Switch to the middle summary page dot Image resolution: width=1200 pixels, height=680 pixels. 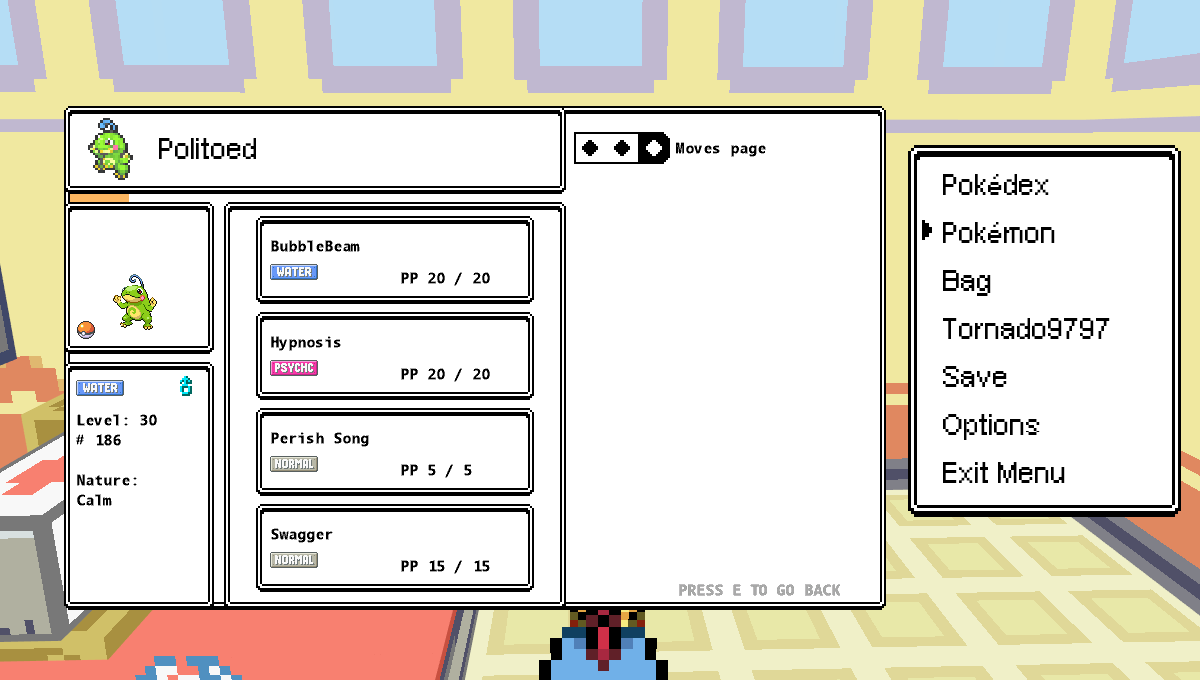coord(622,149)
